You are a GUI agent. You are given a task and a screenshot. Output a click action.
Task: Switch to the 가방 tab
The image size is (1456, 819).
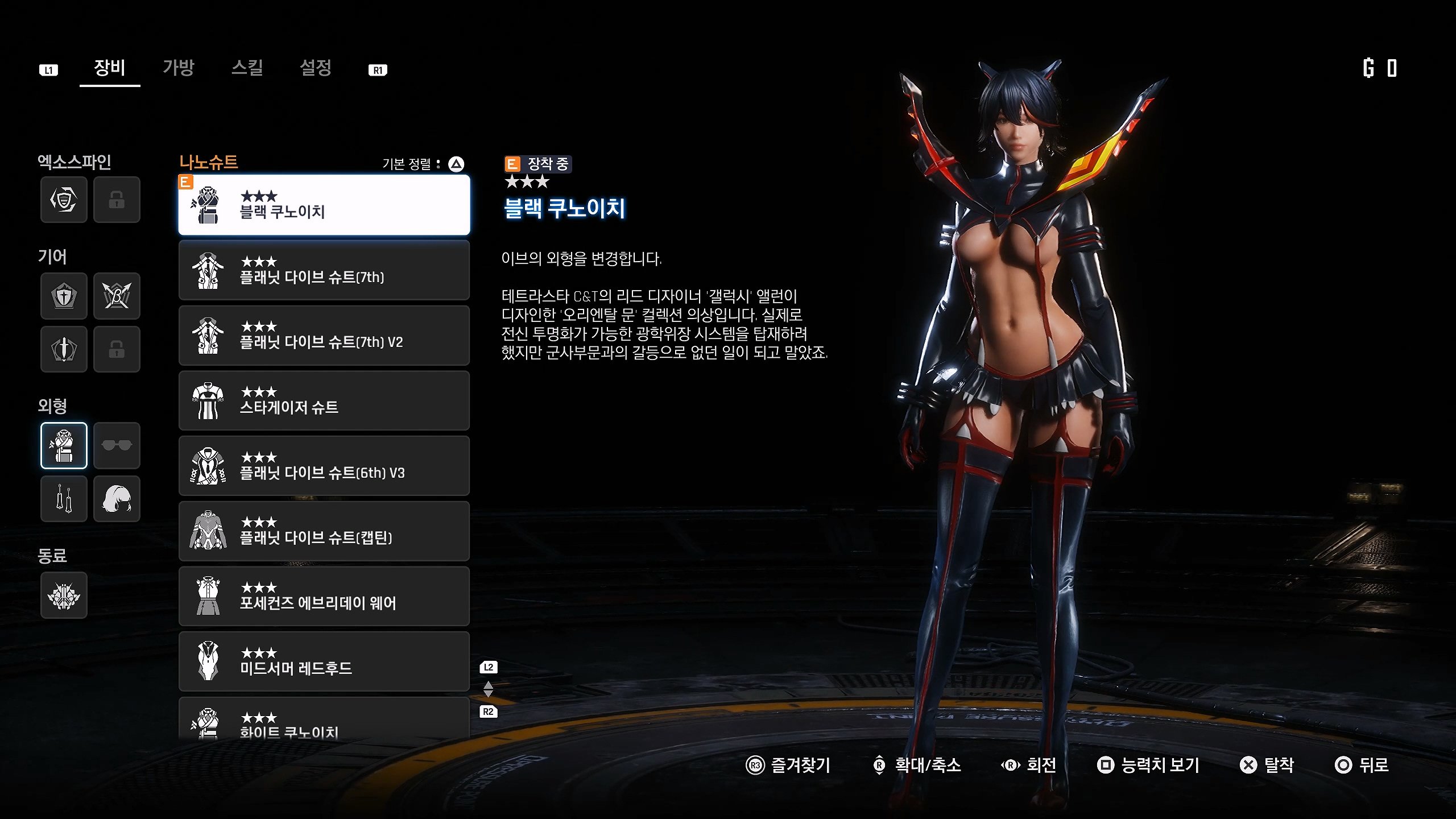179,68
